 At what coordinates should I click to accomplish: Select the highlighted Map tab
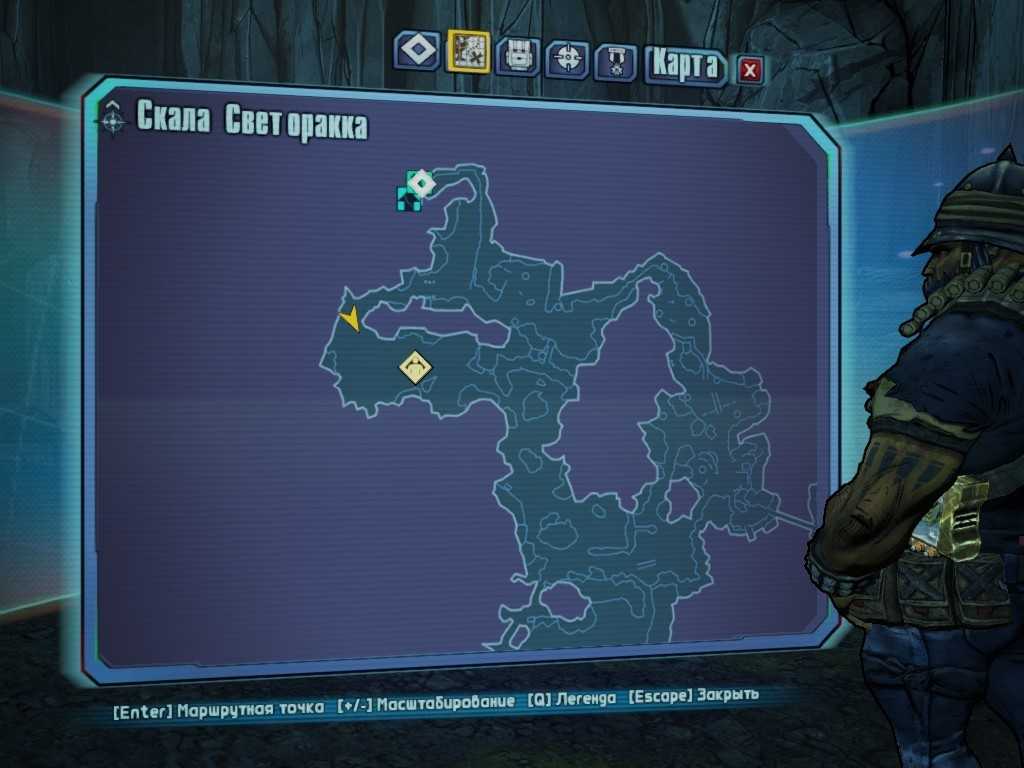pos(468,52)
